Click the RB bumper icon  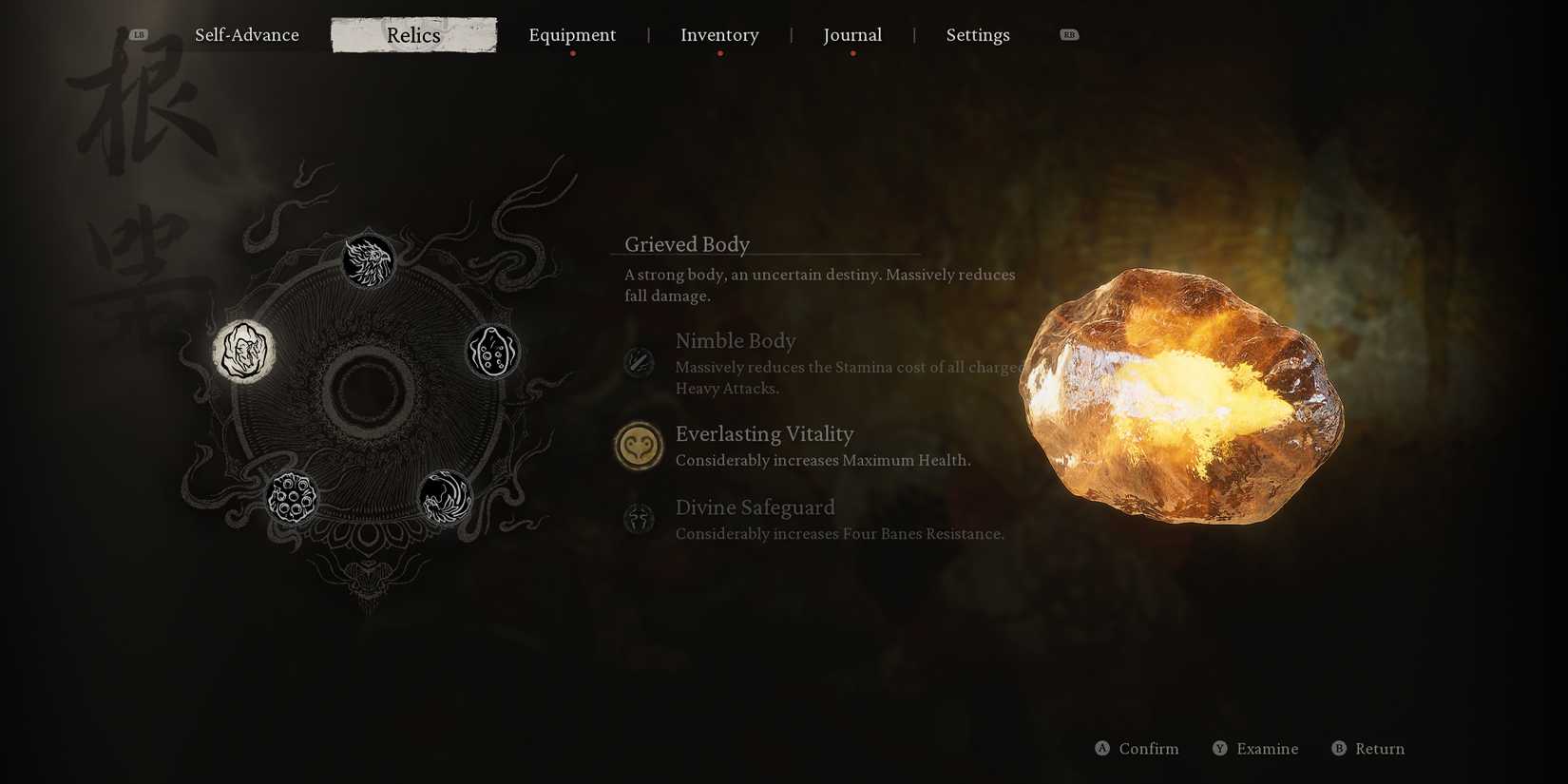tap(1069, 32)
